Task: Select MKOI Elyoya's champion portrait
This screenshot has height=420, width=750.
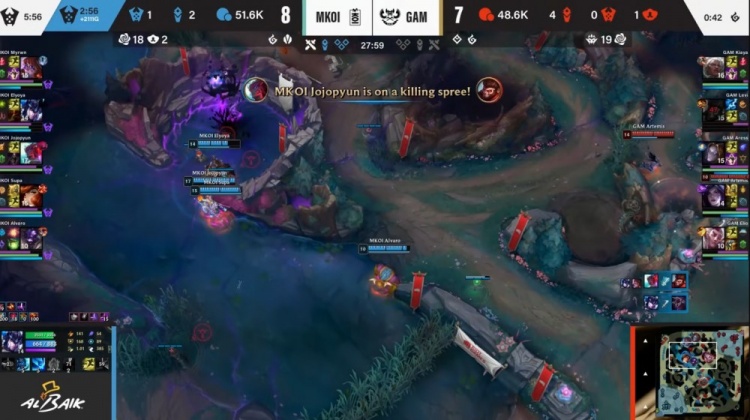Action: click(x=31, y=109)
